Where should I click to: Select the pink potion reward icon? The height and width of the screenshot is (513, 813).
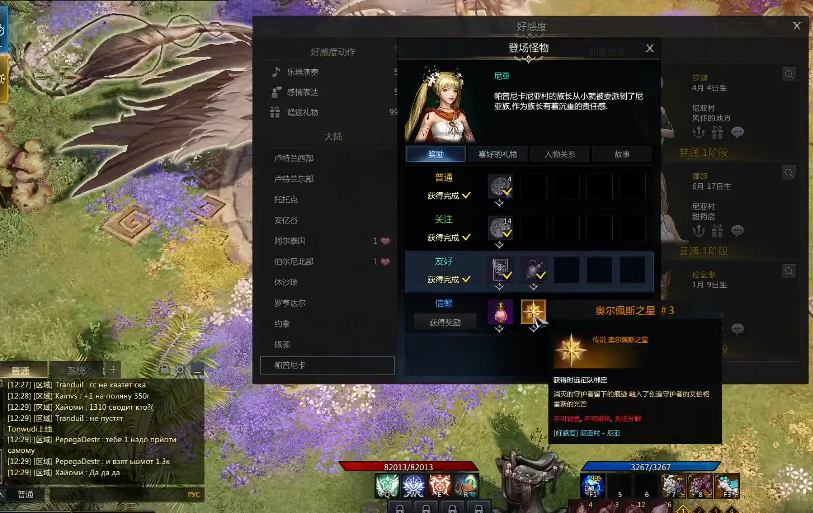point(500,312)
